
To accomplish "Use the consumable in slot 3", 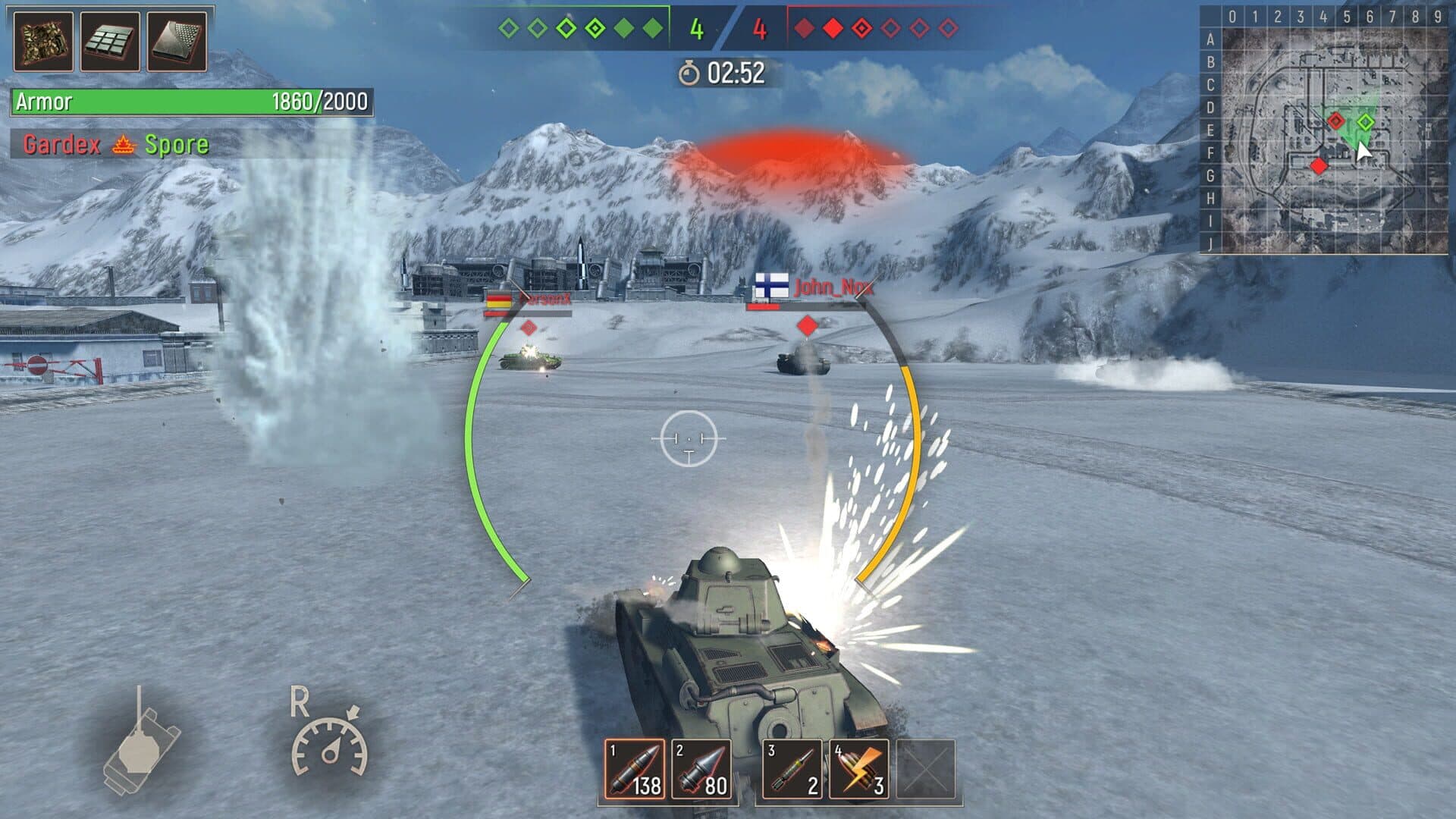I will pyautogui.click(x=792, y=769).
